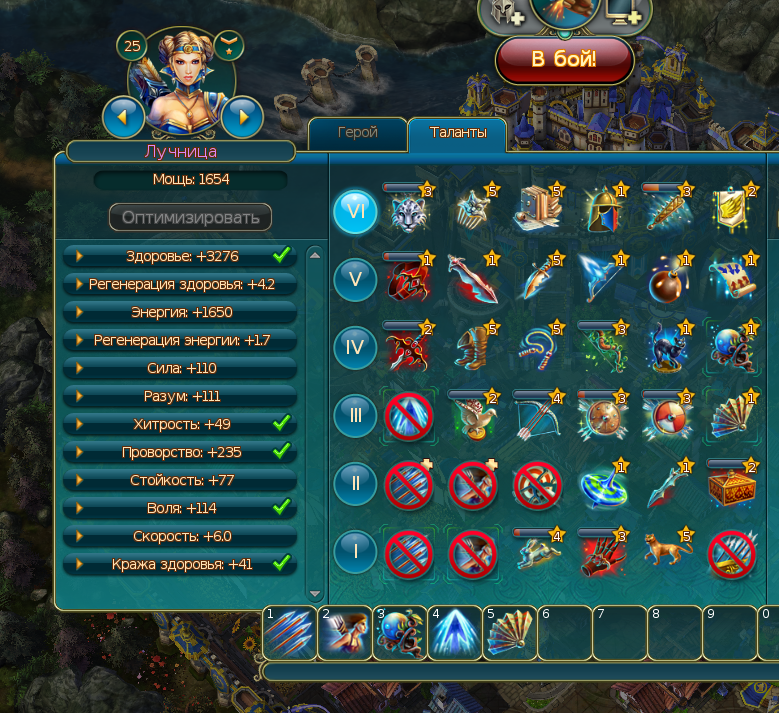Image resolution: width=779 pixels, height=713 pixels.
Task: Activate the claw slash skill in slot 1
Action: 289,633
